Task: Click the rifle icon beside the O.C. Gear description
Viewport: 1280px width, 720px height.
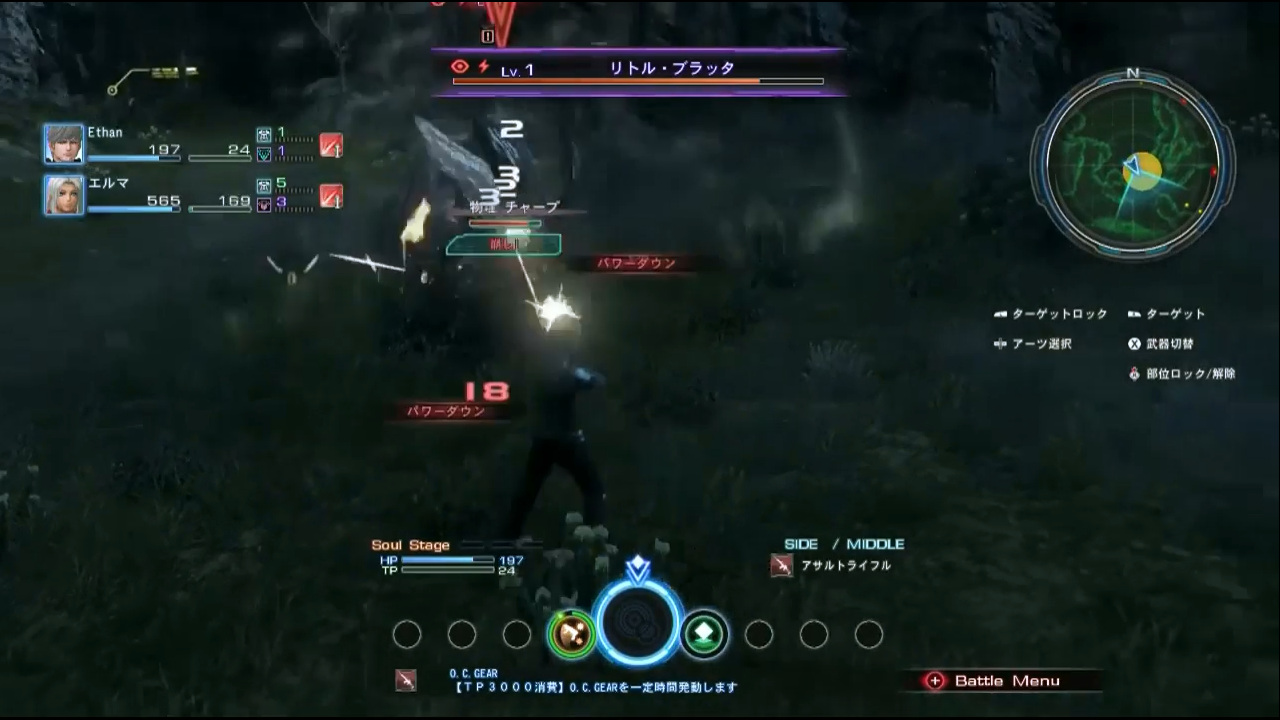Action: 405,680
